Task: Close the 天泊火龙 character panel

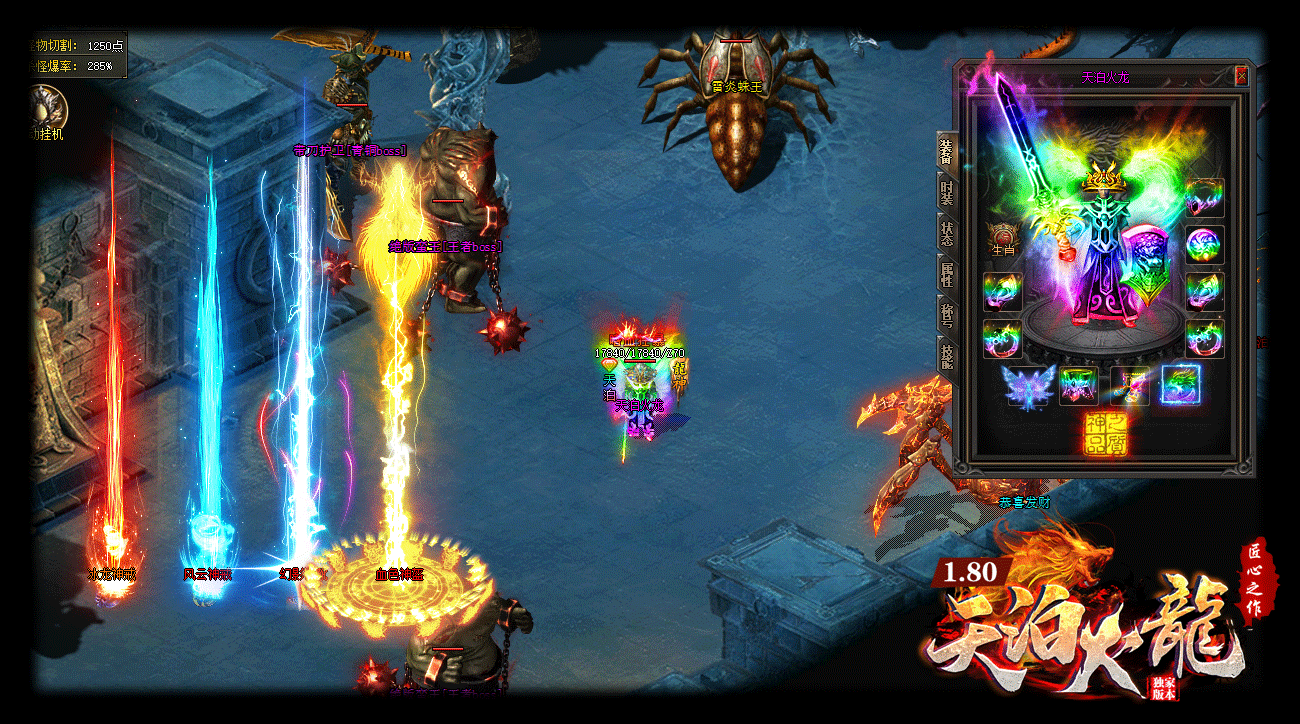Action: click(1241, 76)
